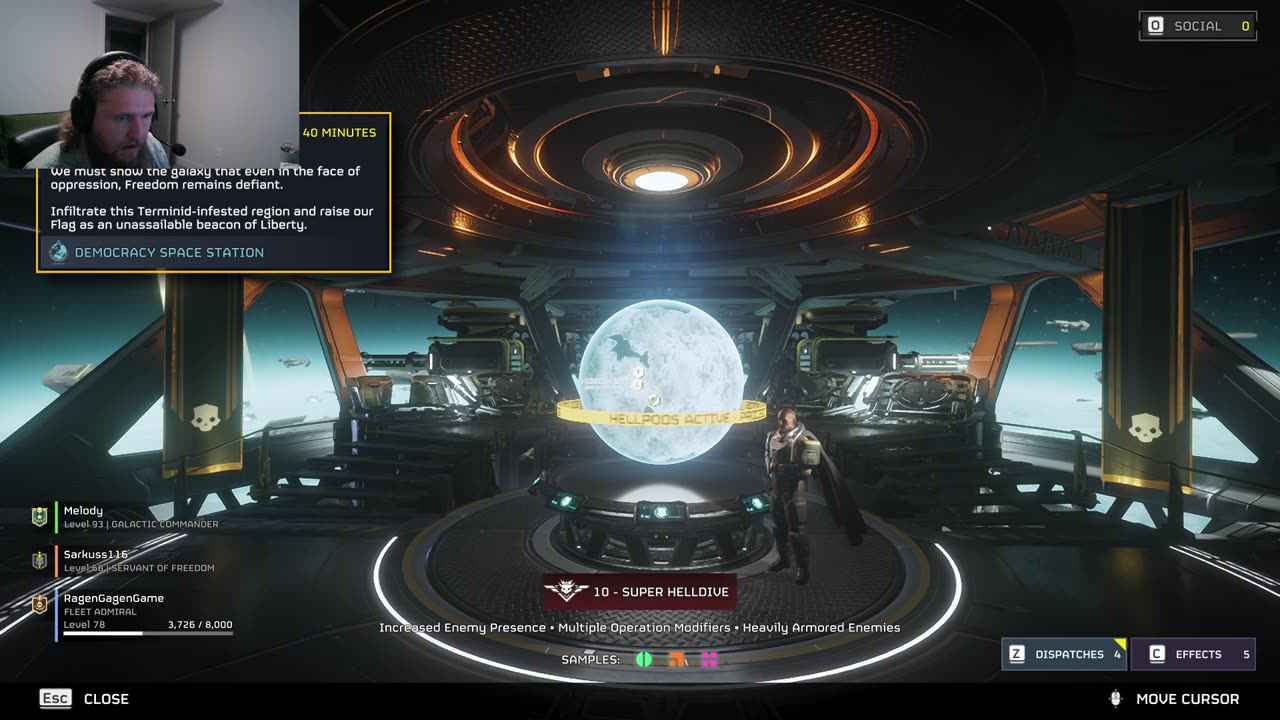Open the Democracy Space Station link
The width and height of the screenshot is (1280, 720).
168,252
